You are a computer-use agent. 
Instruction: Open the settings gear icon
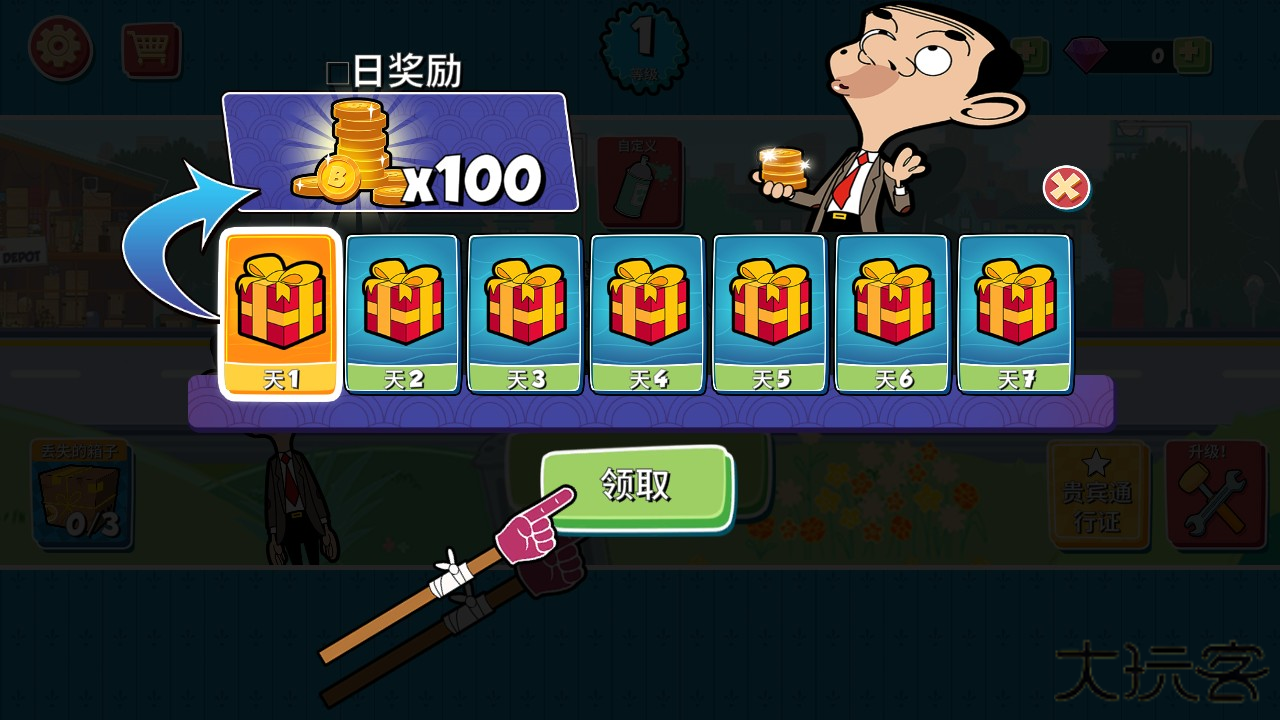coord(60,47)
